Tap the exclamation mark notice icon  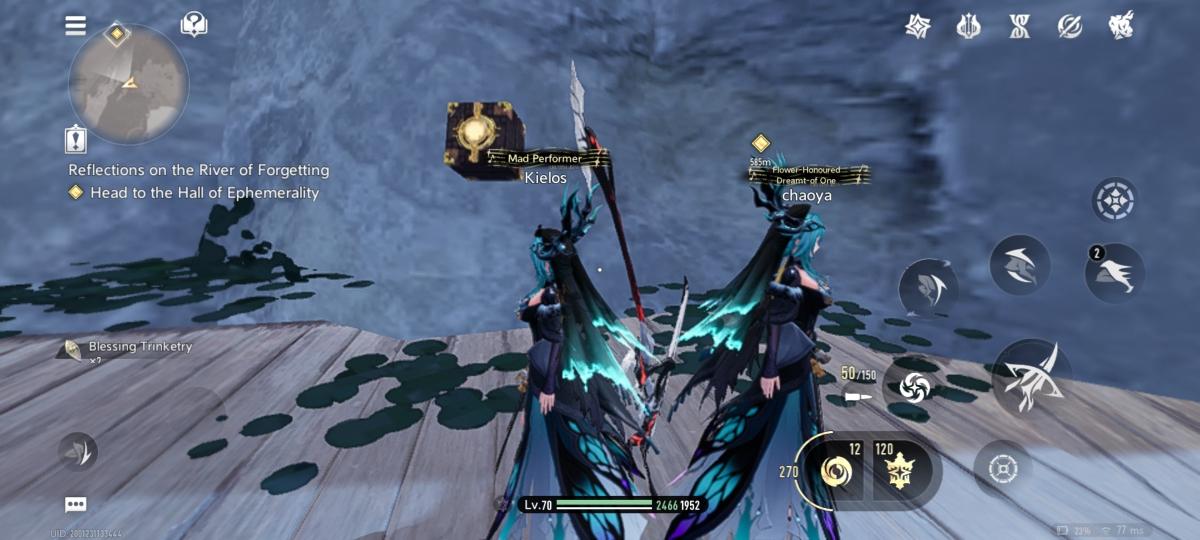(76, 138)
